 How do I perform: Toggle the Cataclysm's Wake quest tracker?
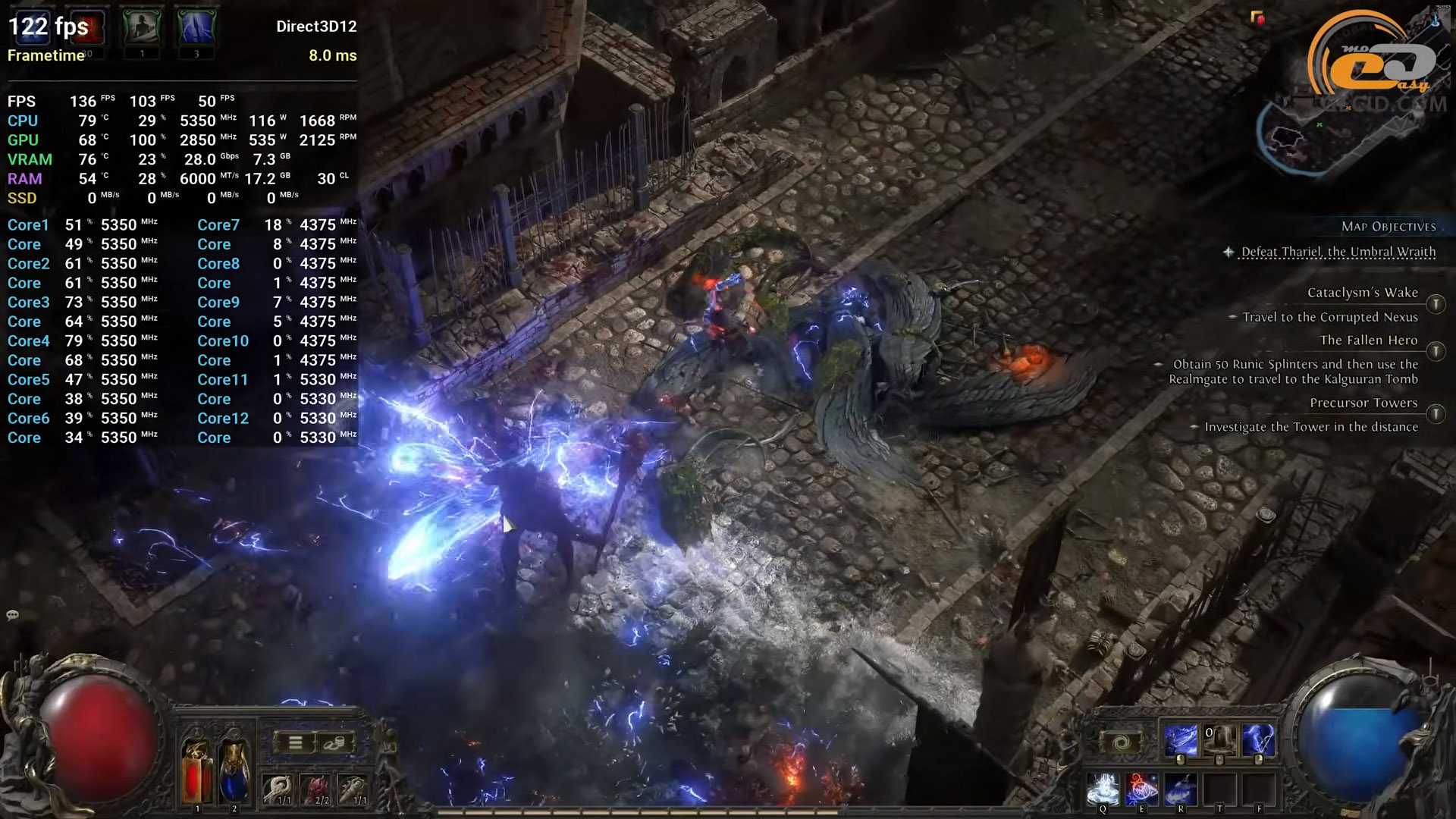(x=1436, y=304)
